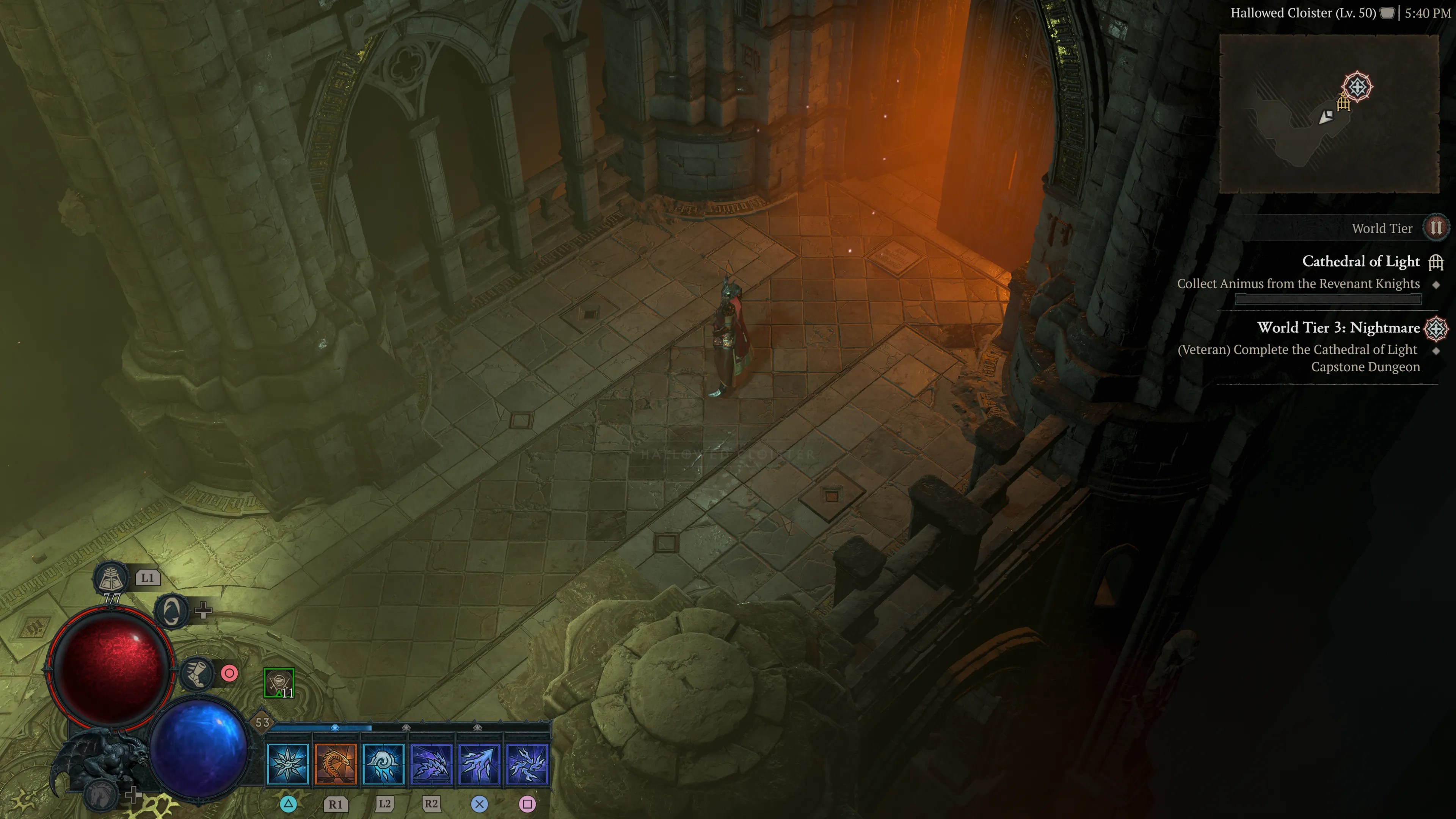
Task: Open the town portal swirl icon
Action: click(172, 610)
